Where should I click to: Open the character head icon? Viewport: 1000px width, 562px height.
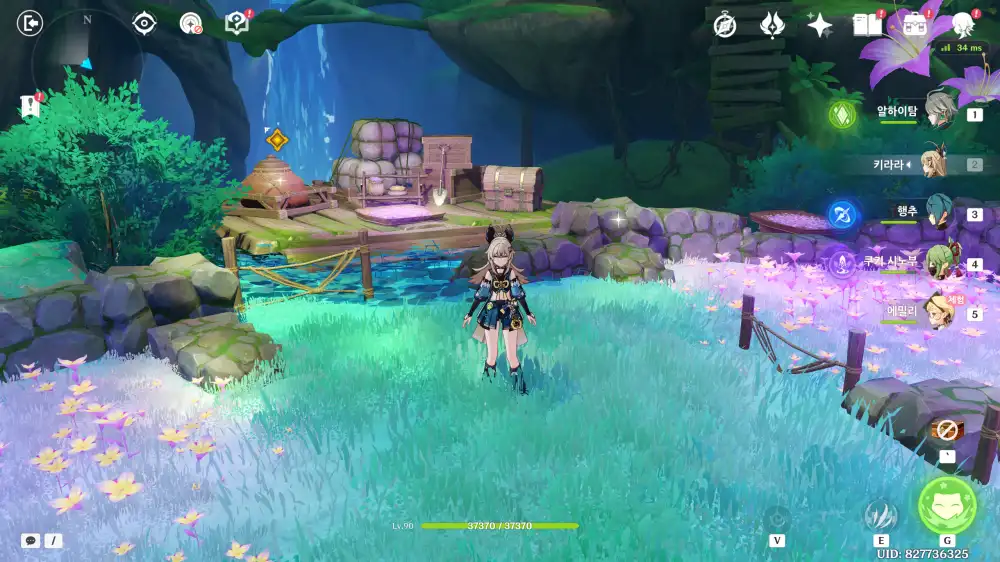pos(962,25)
